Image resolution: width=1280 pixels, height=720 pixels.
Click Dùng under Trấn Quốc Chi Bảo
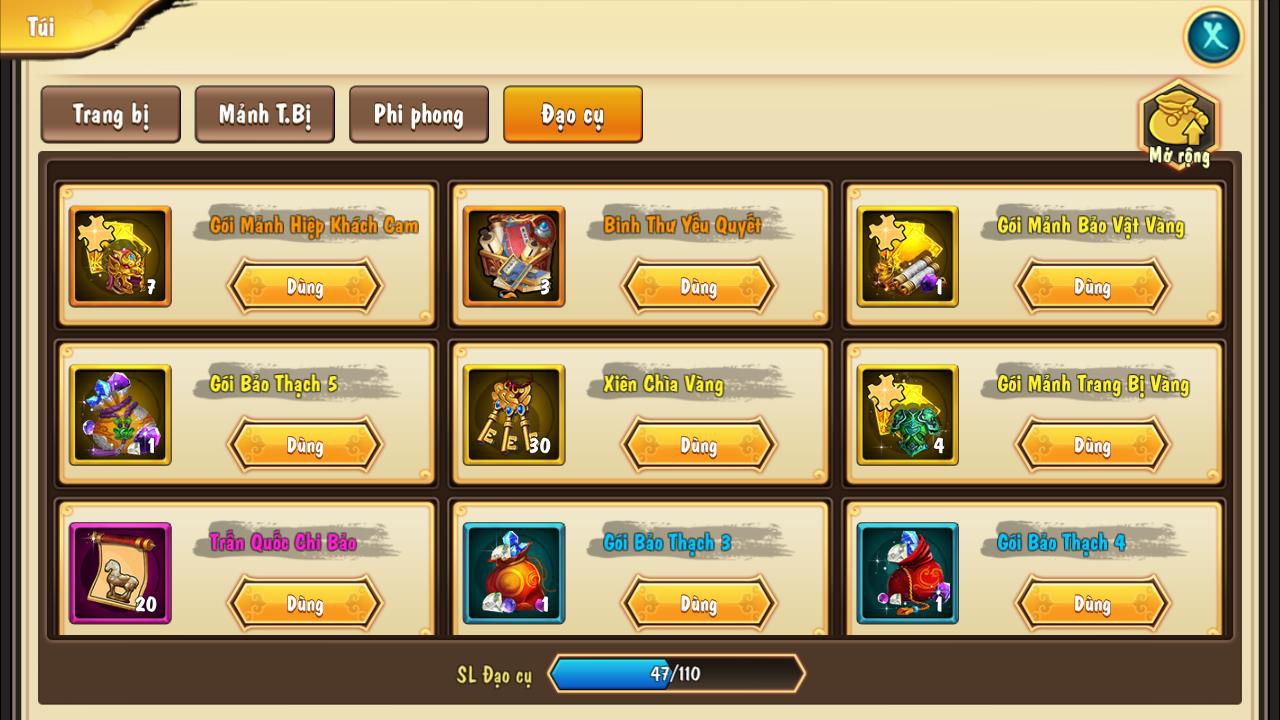point(305,604)
